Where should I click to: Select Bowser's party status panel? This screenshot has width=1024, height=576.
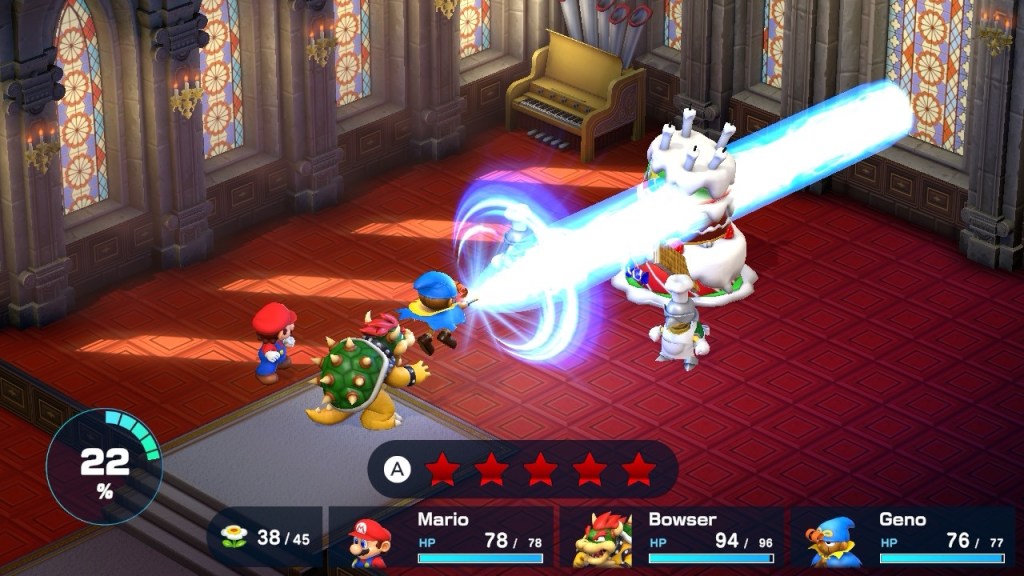click(672, 538)
